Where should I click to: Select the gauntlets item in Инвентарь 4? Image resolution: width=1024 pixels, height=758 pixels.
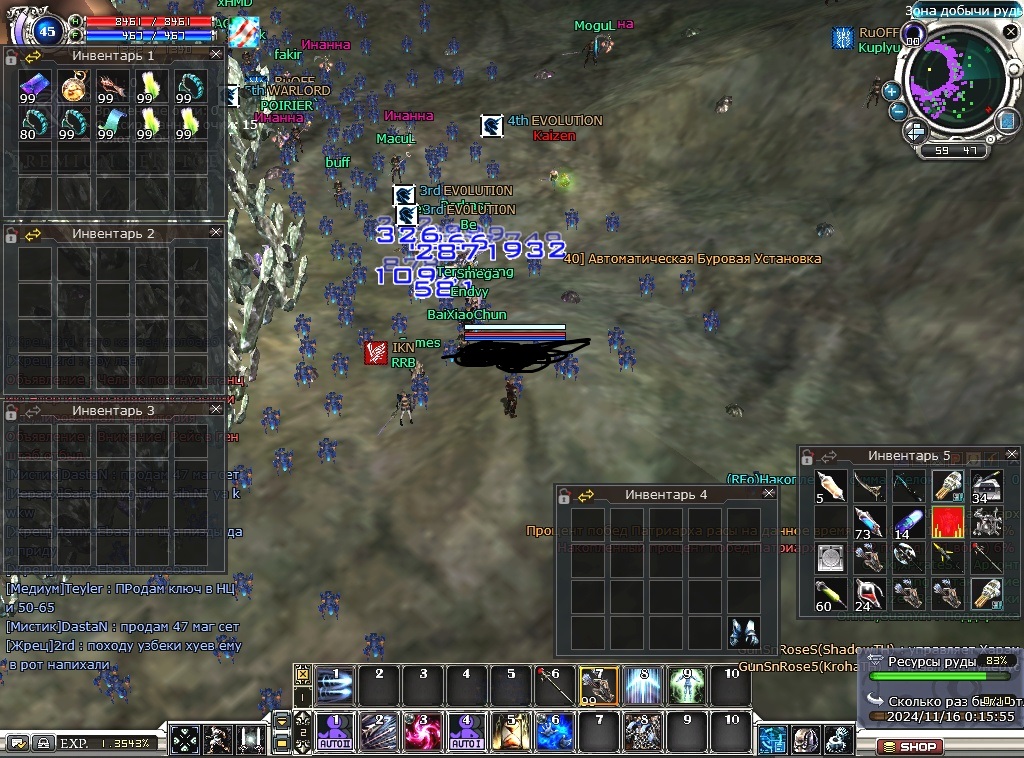(743, 632)
